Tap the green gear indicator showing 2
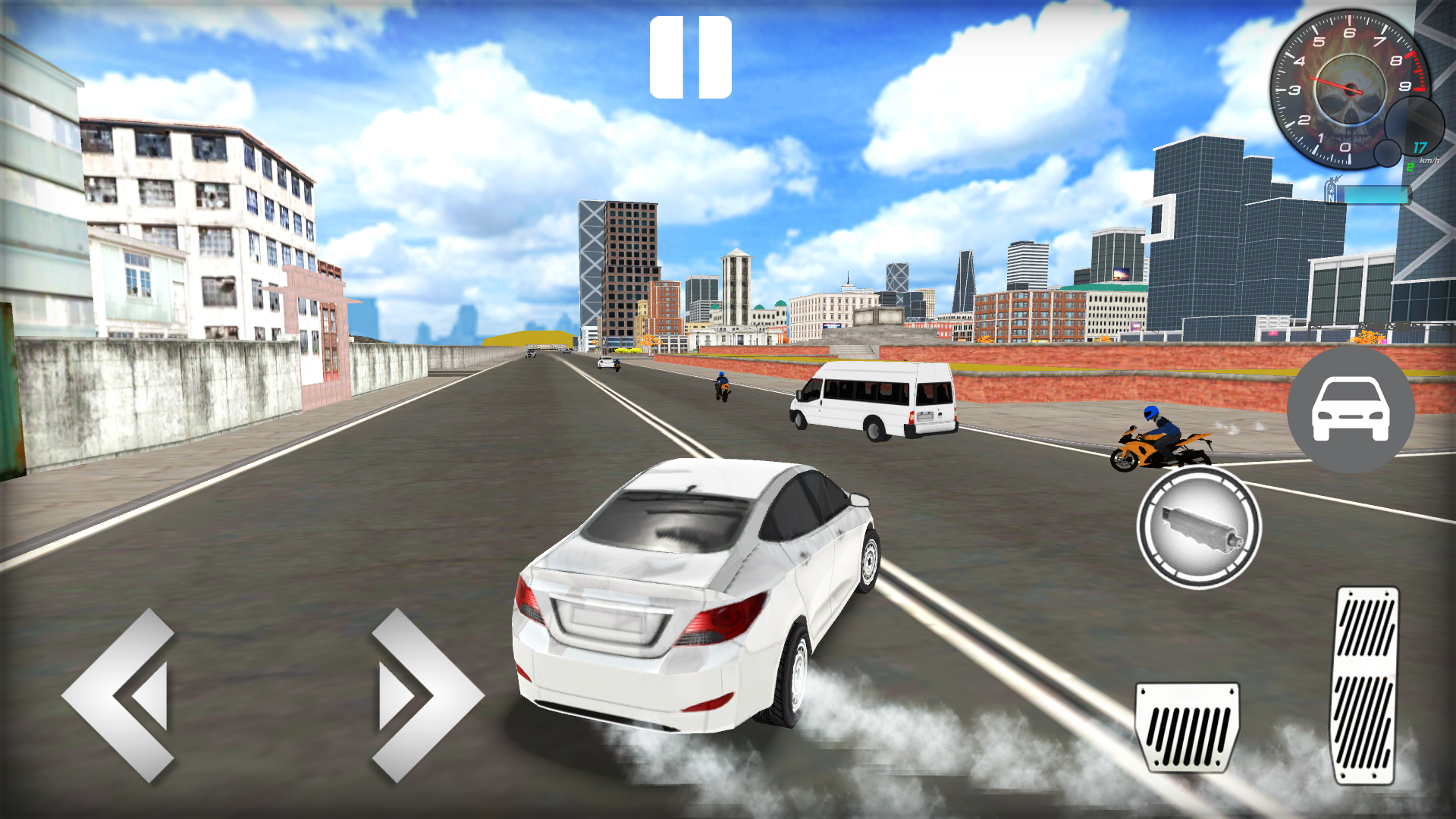Viewport: 1456px width, 819px height. click(x=1410, y=166)
